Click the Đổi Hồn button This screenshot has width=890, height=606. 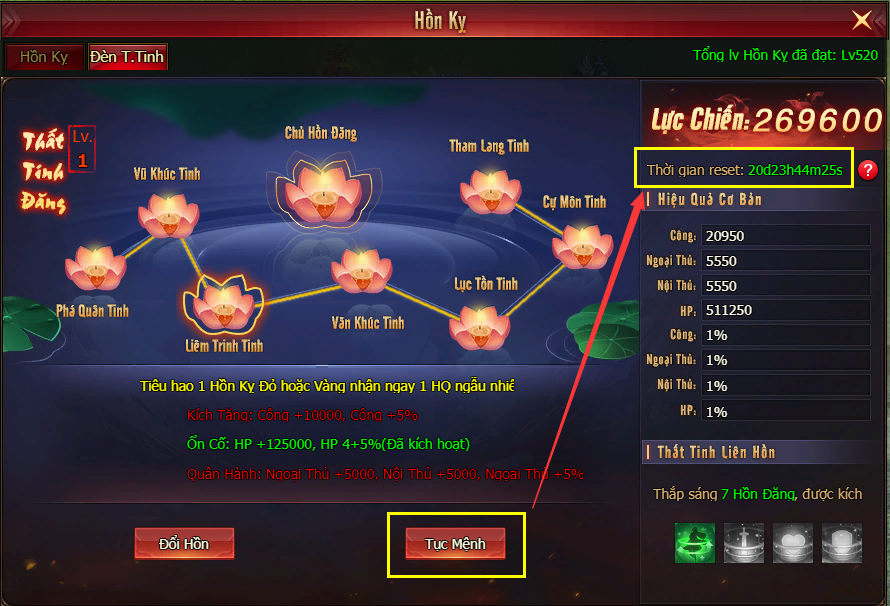coord(184,543)
